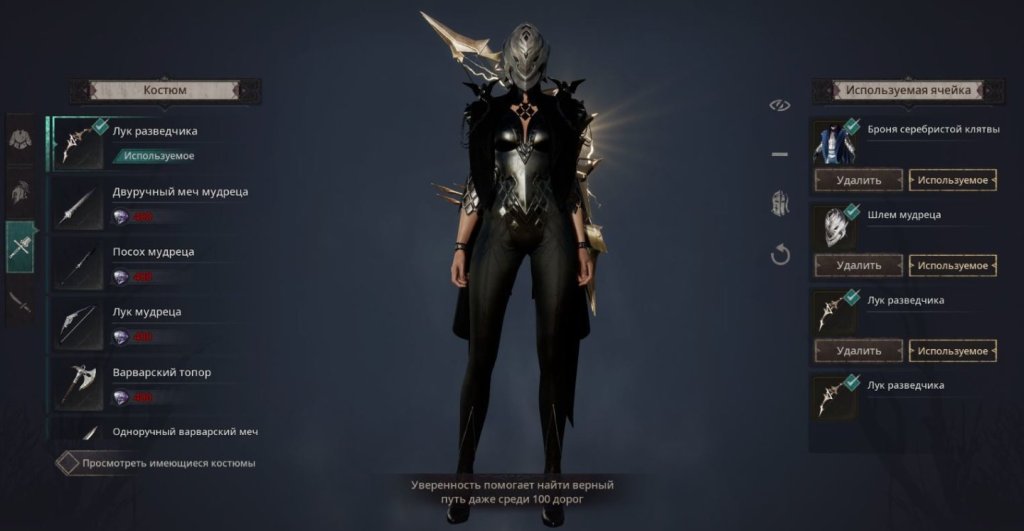Viewport: 1024px width, 531px height.
Task: Remove Шлем мудреца with Удалить button
Action: pyautogui.click(x=858, y=266)
